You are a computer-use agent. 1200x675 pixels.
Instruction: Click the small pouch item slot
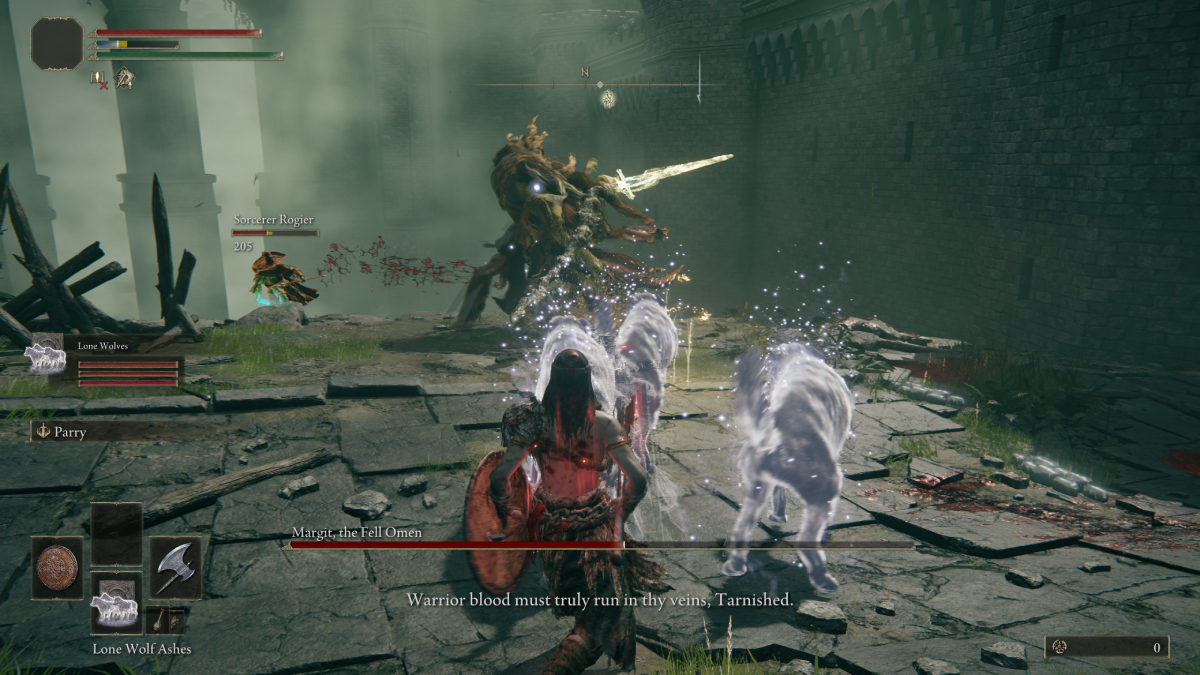(x=164, y=620)
